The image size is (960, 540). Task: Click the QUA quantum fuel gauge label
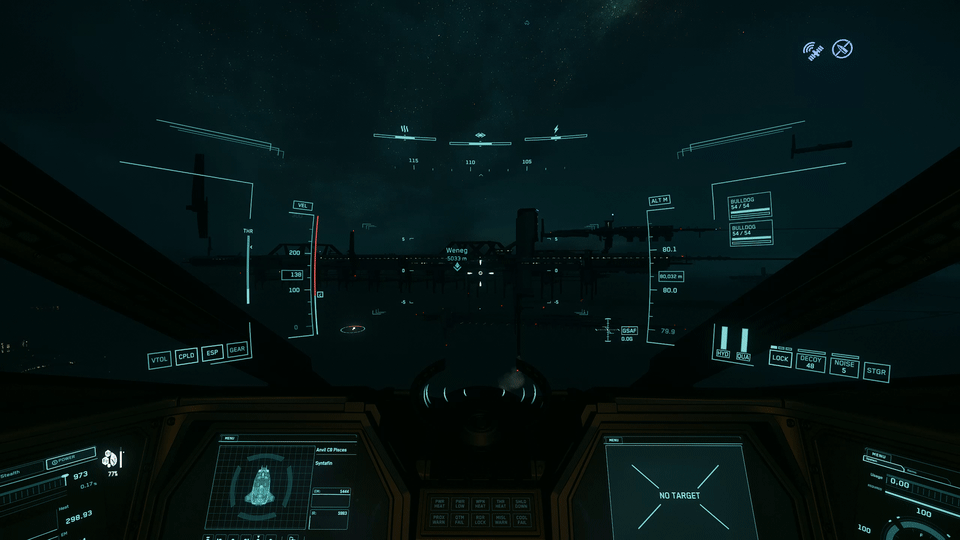pyautogui.click(x=743, y=356)
